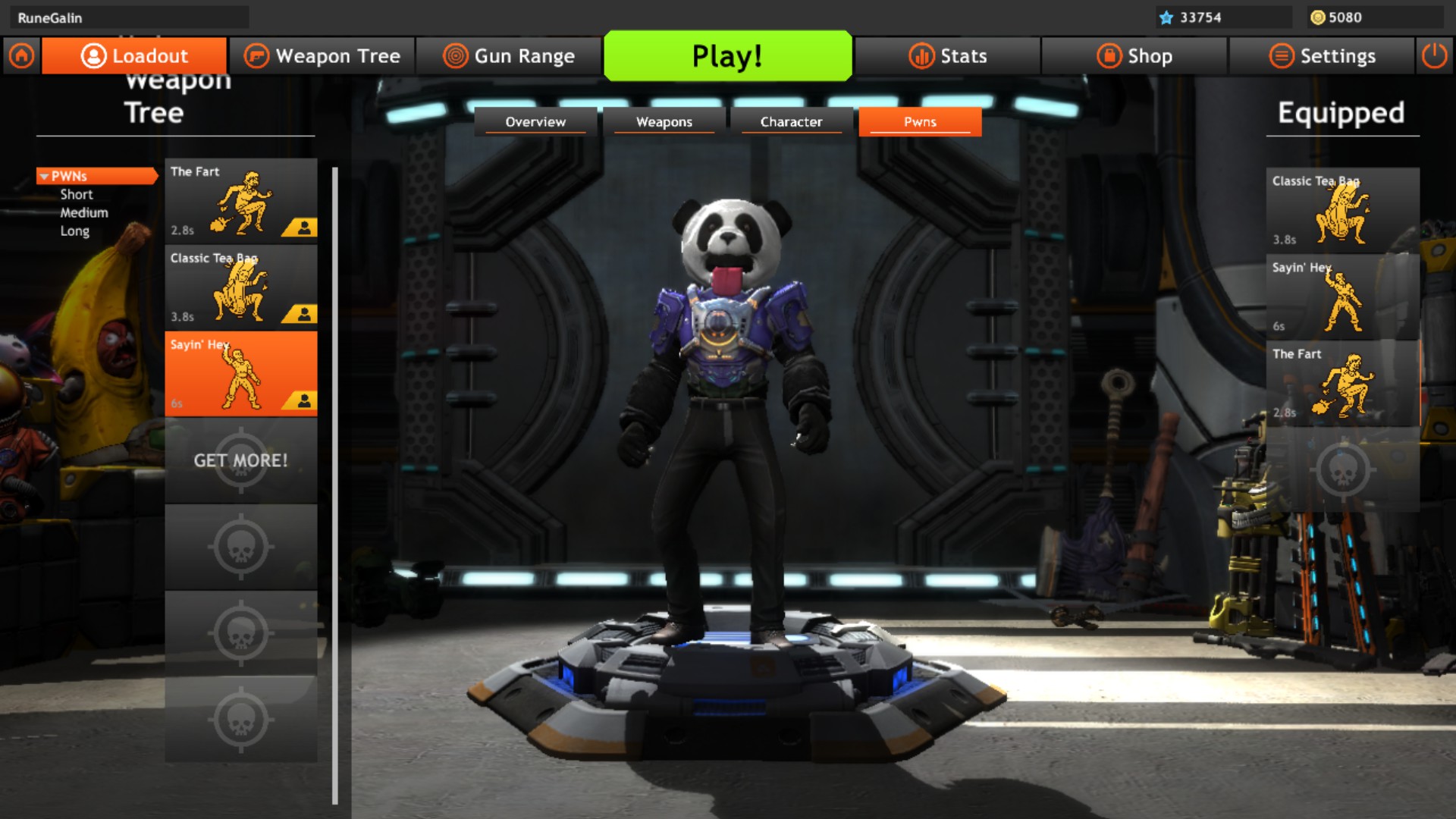The image size is (1456, 819).
Task: Click the home icon button
Action: coord(21,56)
